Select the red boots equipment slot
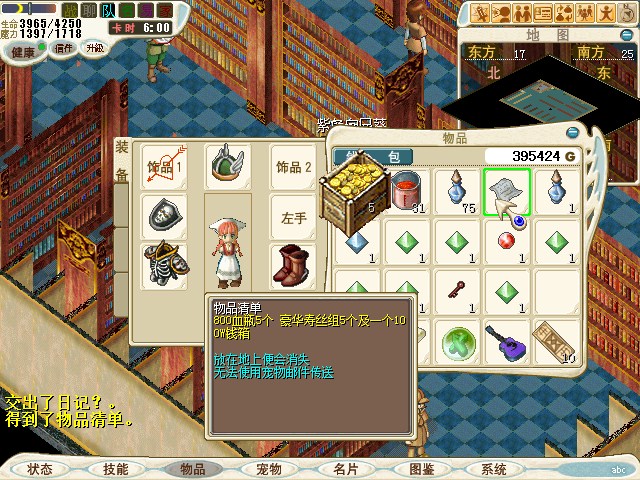 point(294,265)
